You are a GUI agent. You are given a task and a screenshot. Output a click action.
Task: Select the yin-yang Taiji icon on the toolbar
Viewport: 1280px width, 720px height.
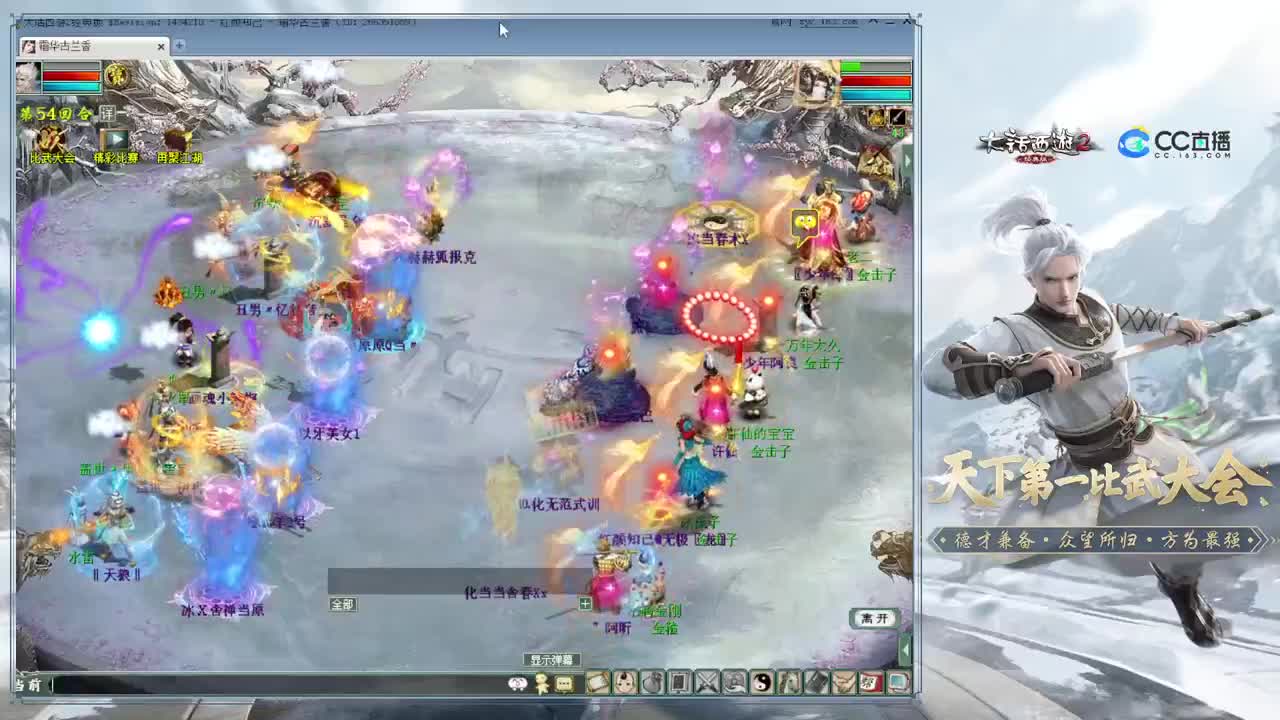[760, 683]
